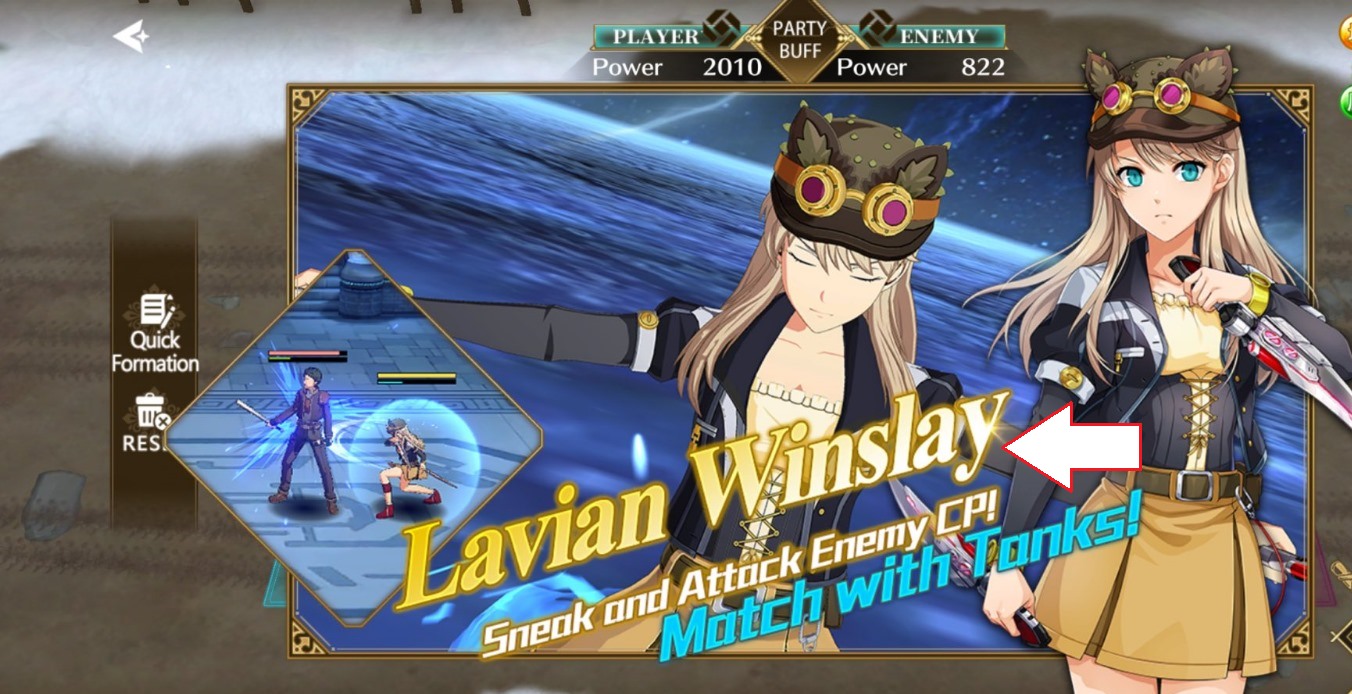1352x694 pixels.
Task: Reset the formation with the trash icon
Action: tap(150, 421)
